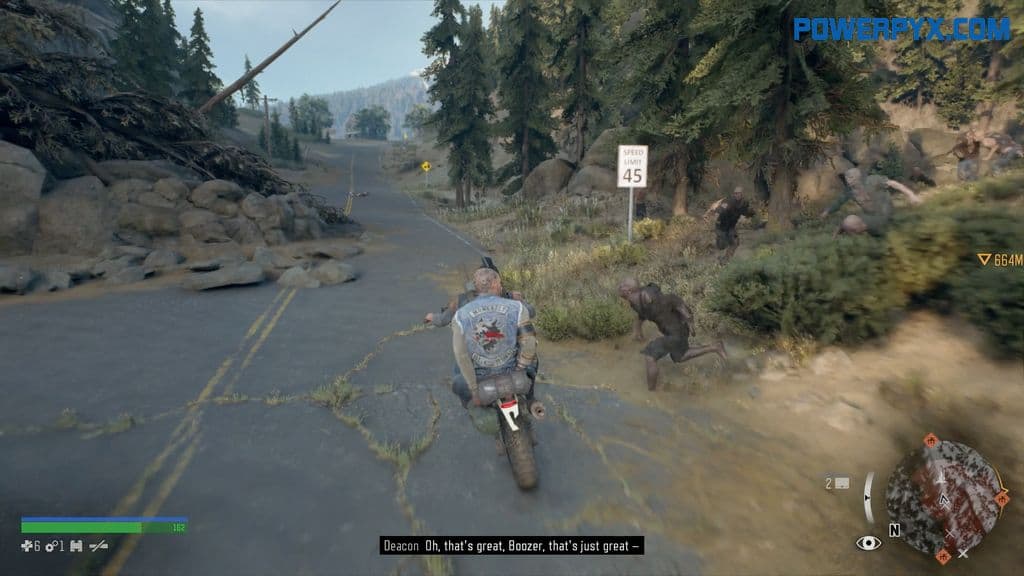This screenshot has width=1024, height=576.
Task: Open the circular minimap
Action: pyautogui.click(x=943, y=498)
